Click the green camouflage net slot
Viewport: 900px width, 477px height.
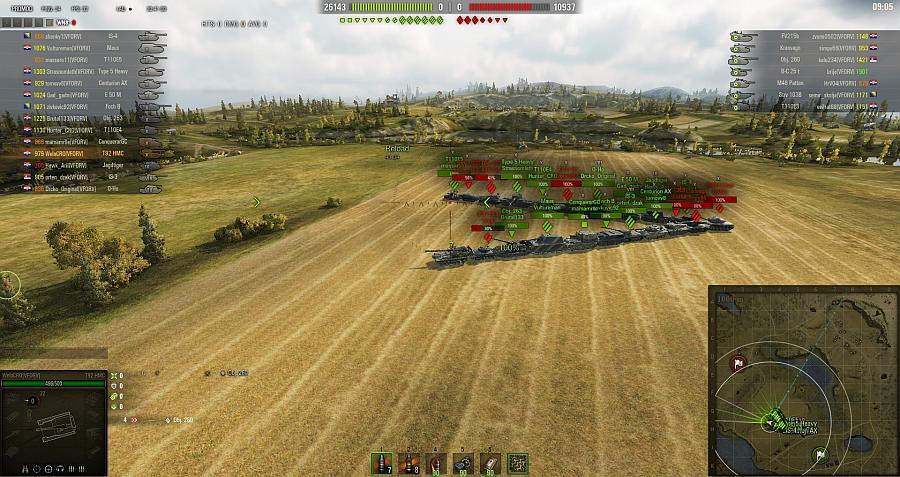click(x=517, y=462)
